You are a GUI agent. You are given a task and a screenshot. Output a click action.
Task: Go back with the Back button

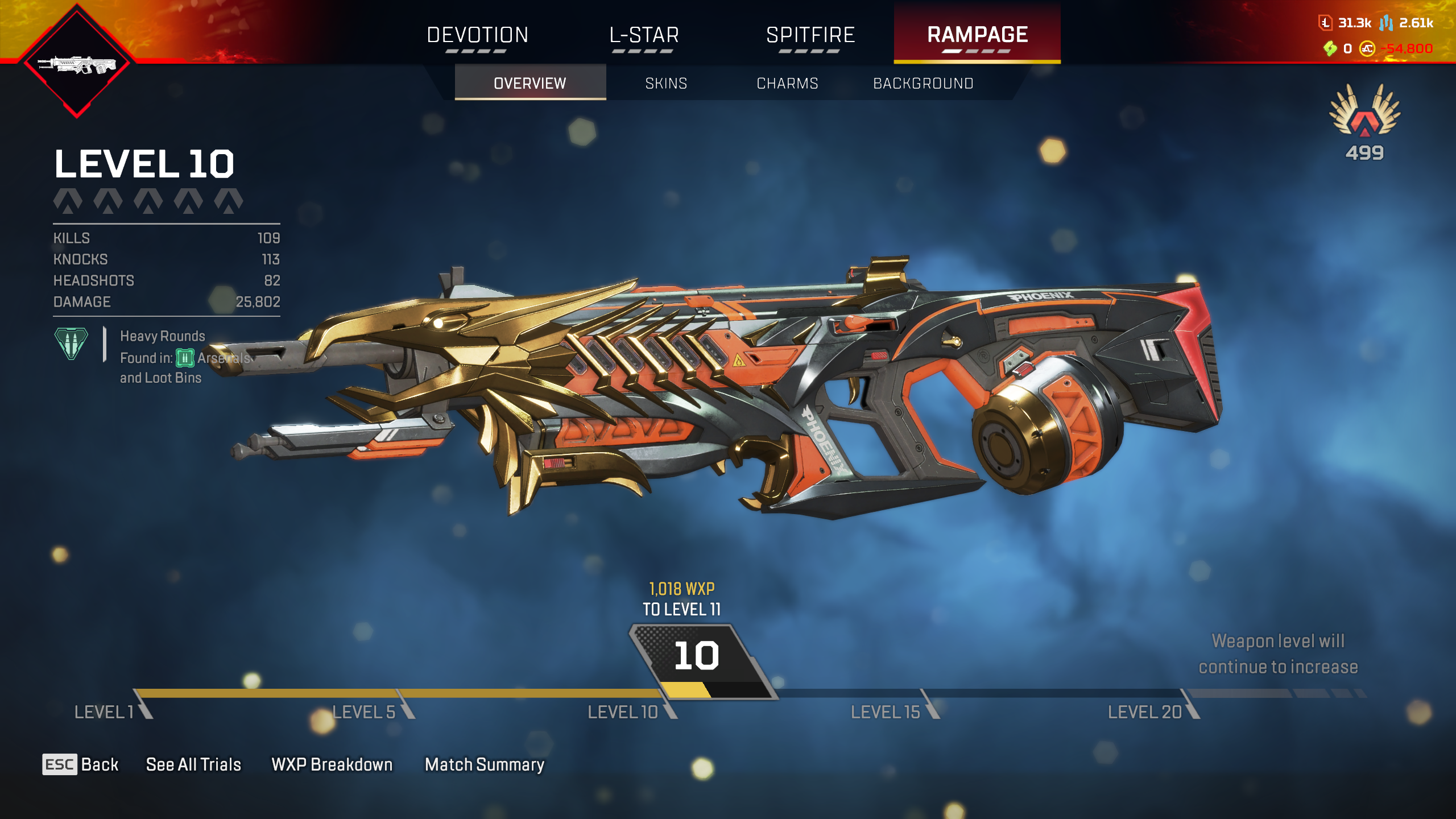81,764
